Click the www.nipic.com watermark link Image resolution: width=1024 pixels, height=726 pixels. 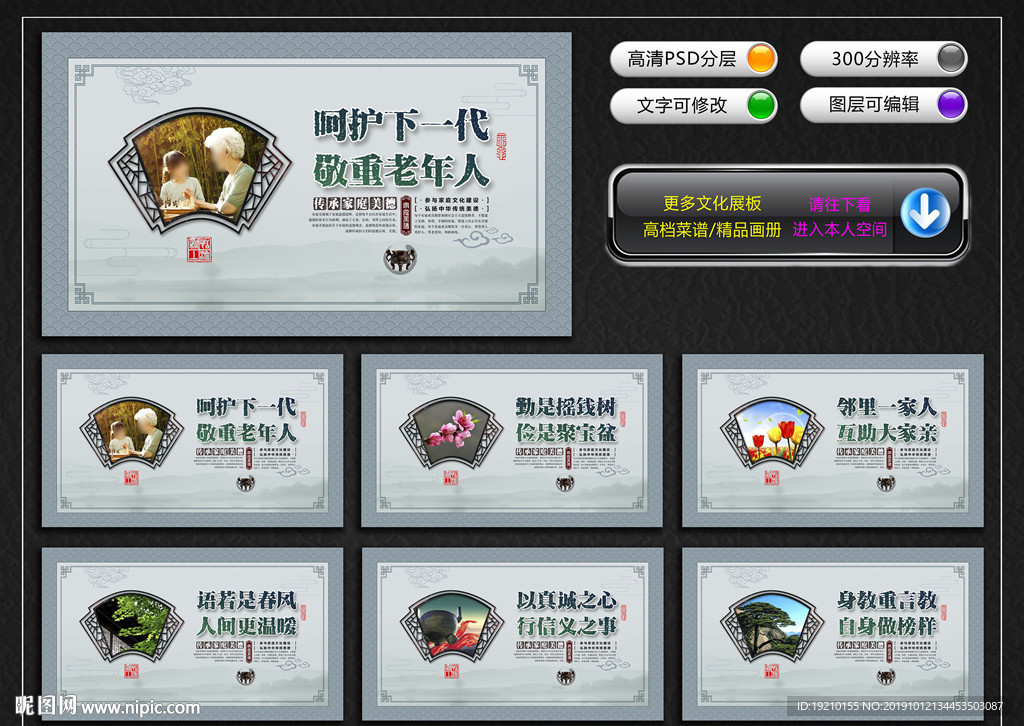[x=139, y=708]
